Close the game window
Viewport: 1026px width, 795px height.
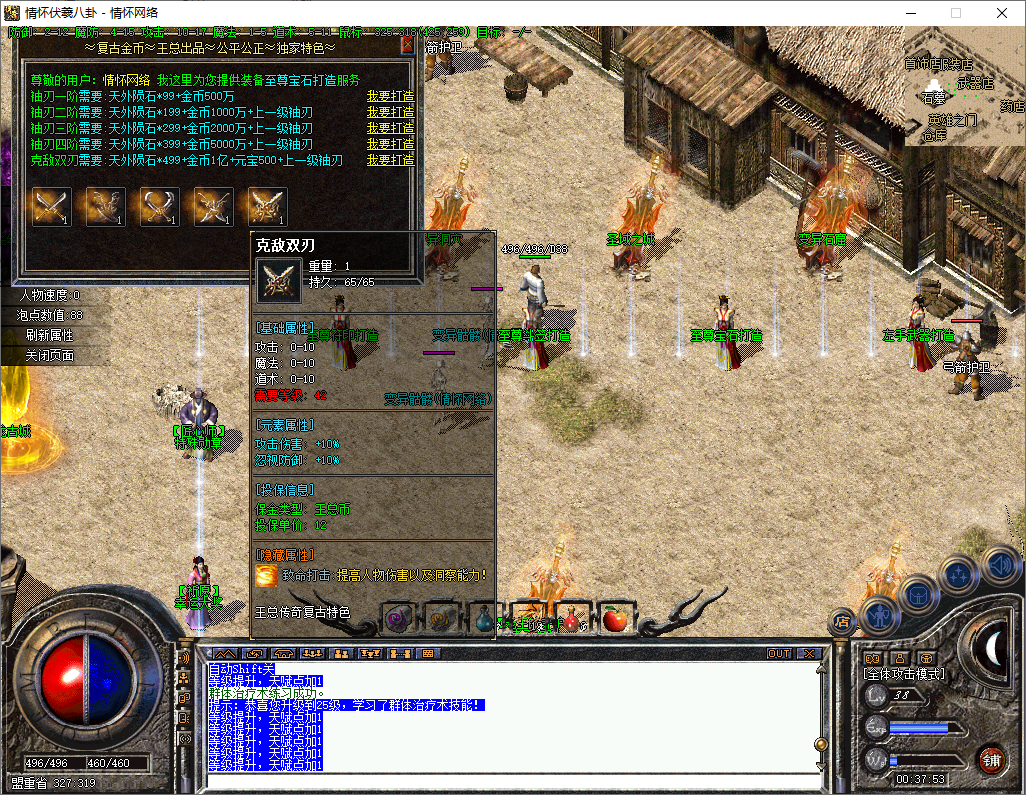pos(1001,13)
